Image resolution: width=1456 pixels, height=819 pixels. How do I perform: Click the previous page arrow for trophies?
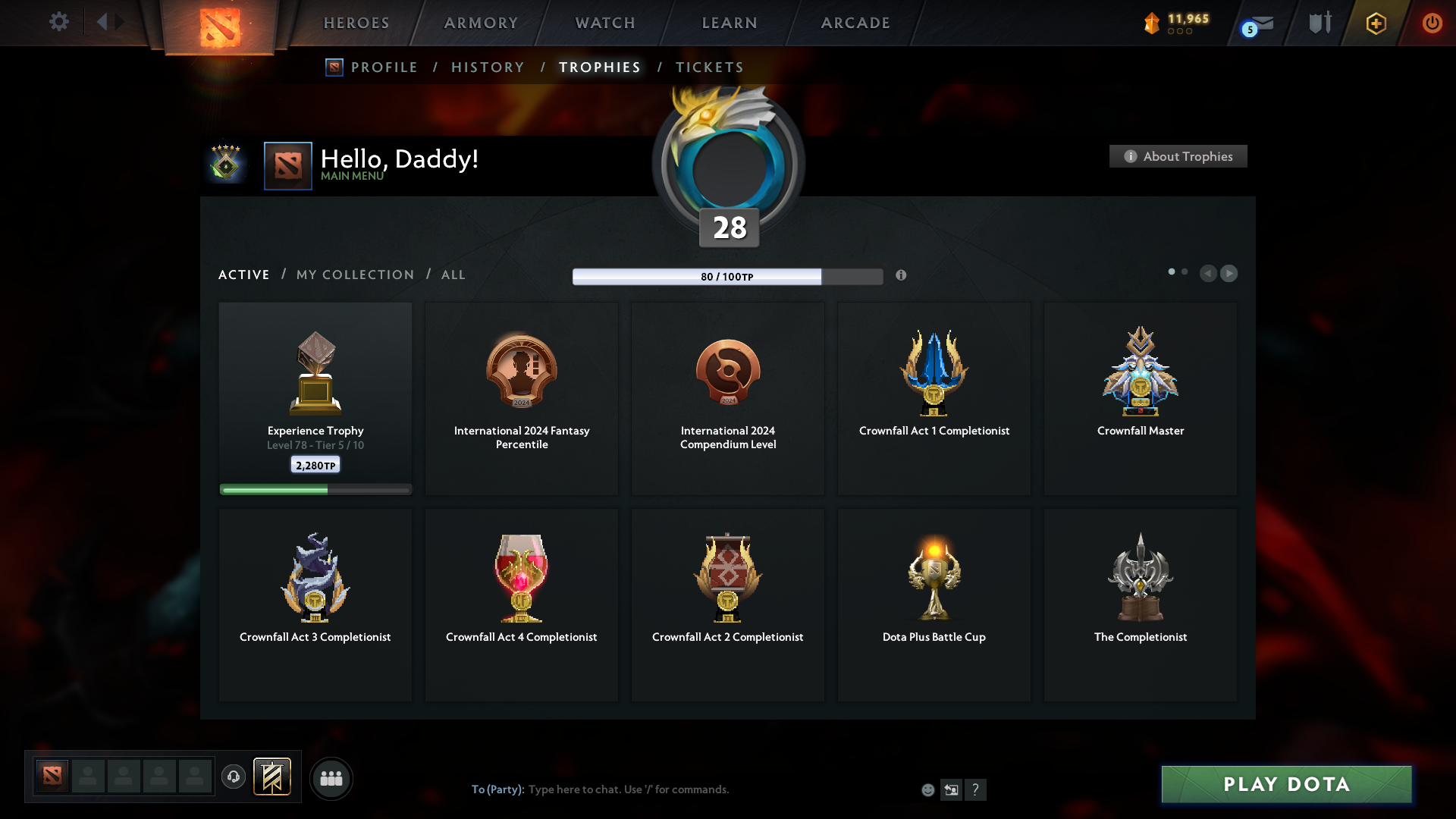pos(1209,273)
